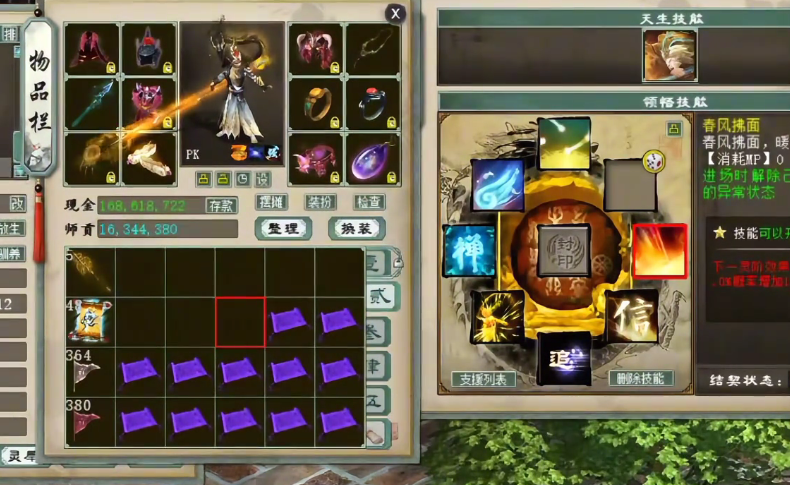Select the dark helmet equipment slot
Image resolution: width=790 pixels, height=485 pixels.
click(148, 50)
